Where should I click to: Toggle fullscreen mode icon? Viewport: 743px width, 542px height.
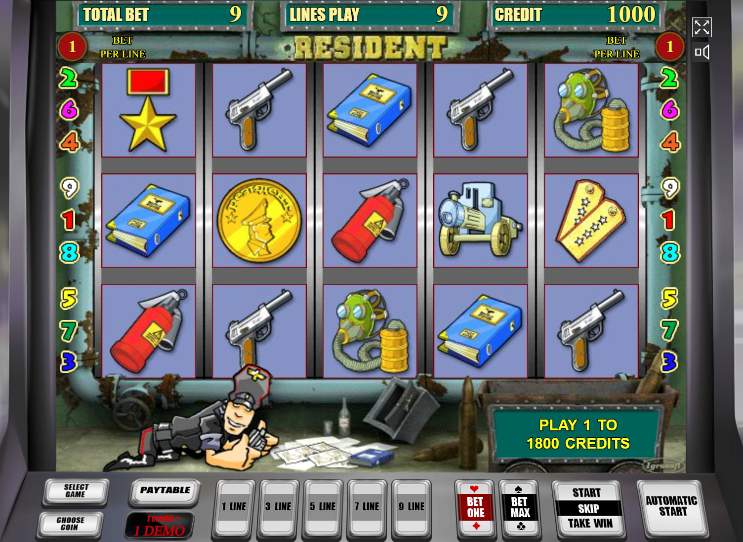702,27
